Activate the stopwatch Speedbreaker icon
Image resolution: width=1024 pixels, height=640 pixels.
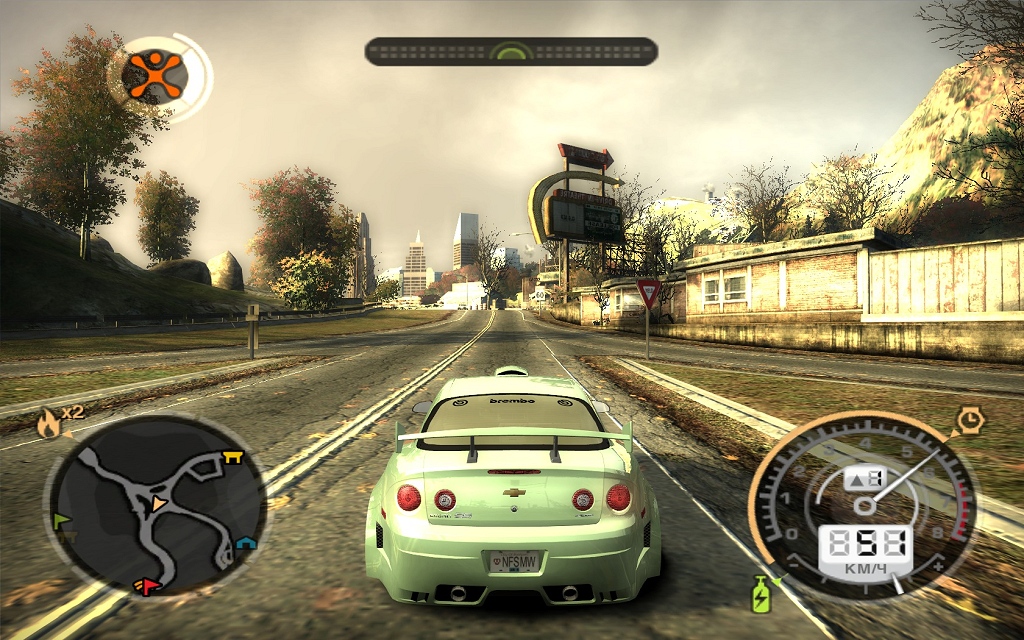[x=969, y=420]
